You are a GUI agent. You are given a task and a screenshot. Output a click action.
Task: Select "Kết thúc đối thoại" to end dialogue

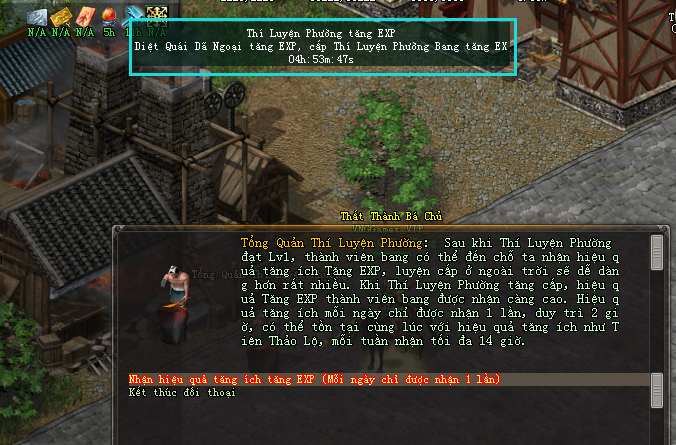point(181,393)
